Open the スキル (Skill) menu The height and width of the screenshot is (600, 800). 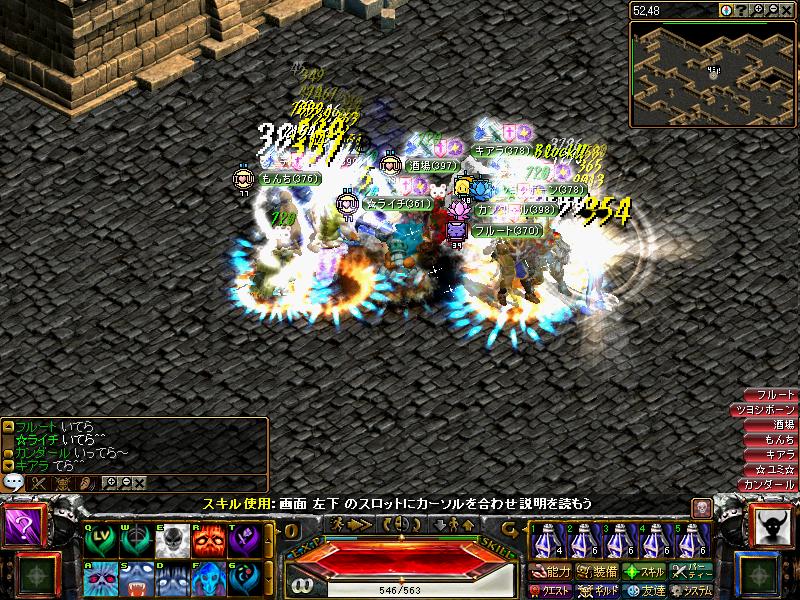(644, 572)
